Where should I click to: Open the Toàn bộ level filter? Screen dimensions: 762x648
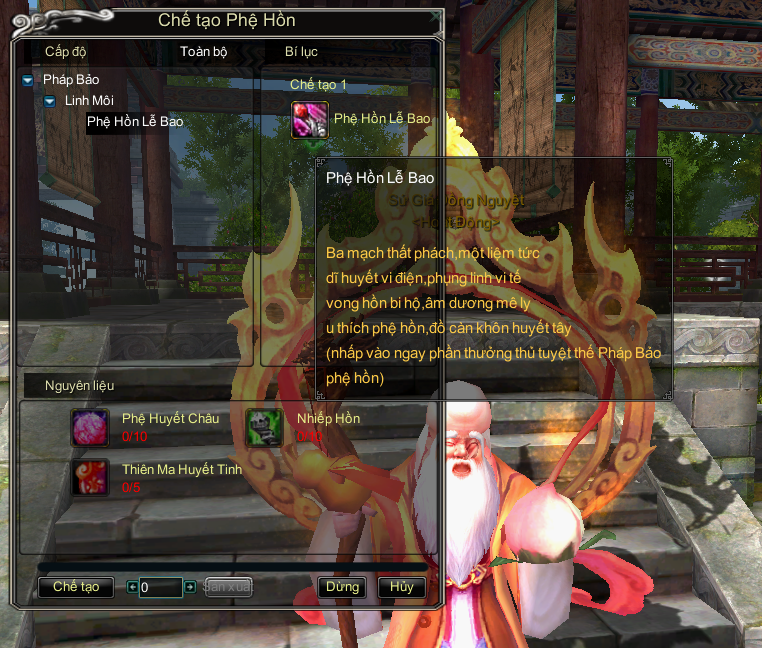pos(204,50)
